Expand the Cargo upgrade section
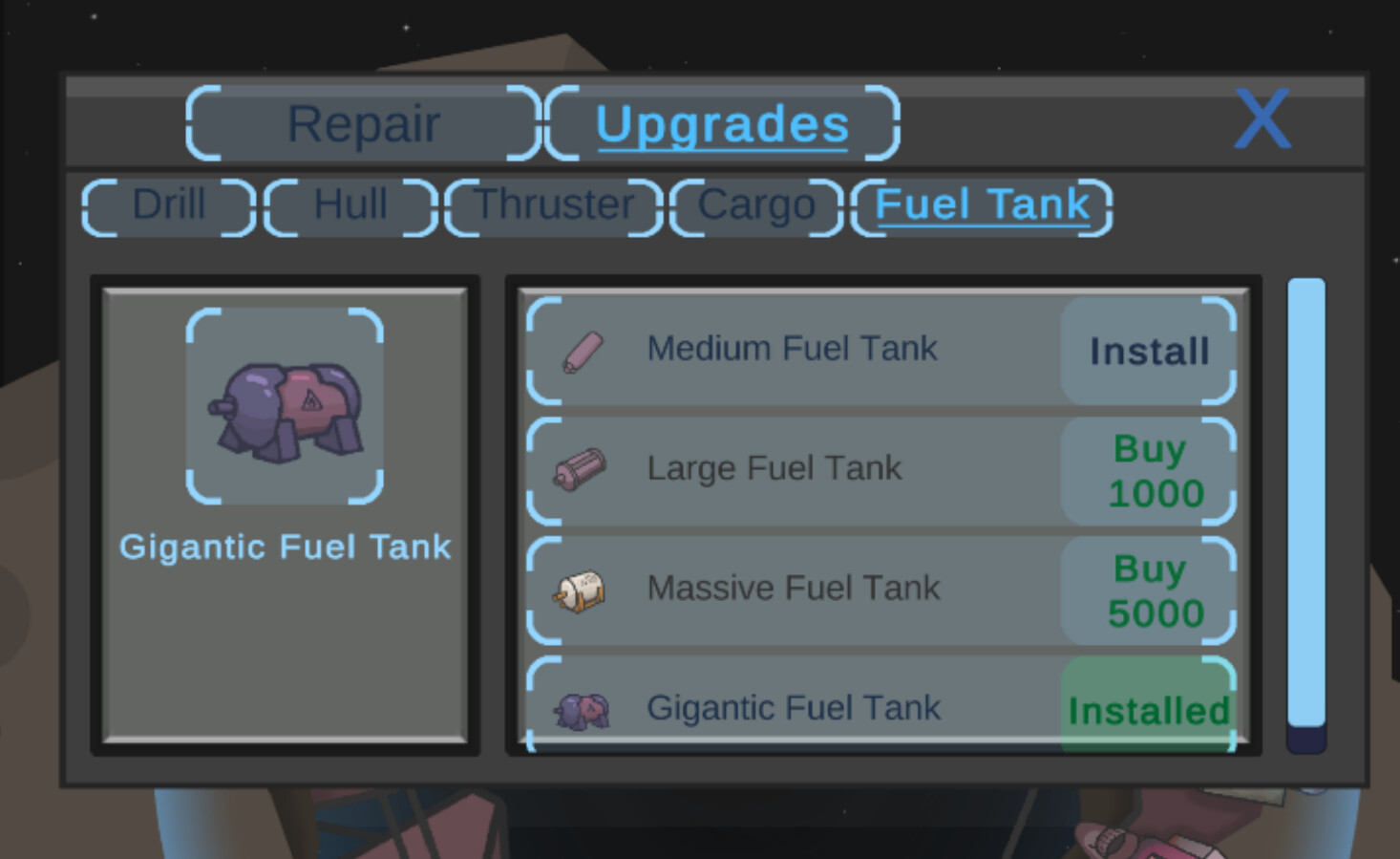This screenshot has width=1400, height=859. (x=755, y=204)
